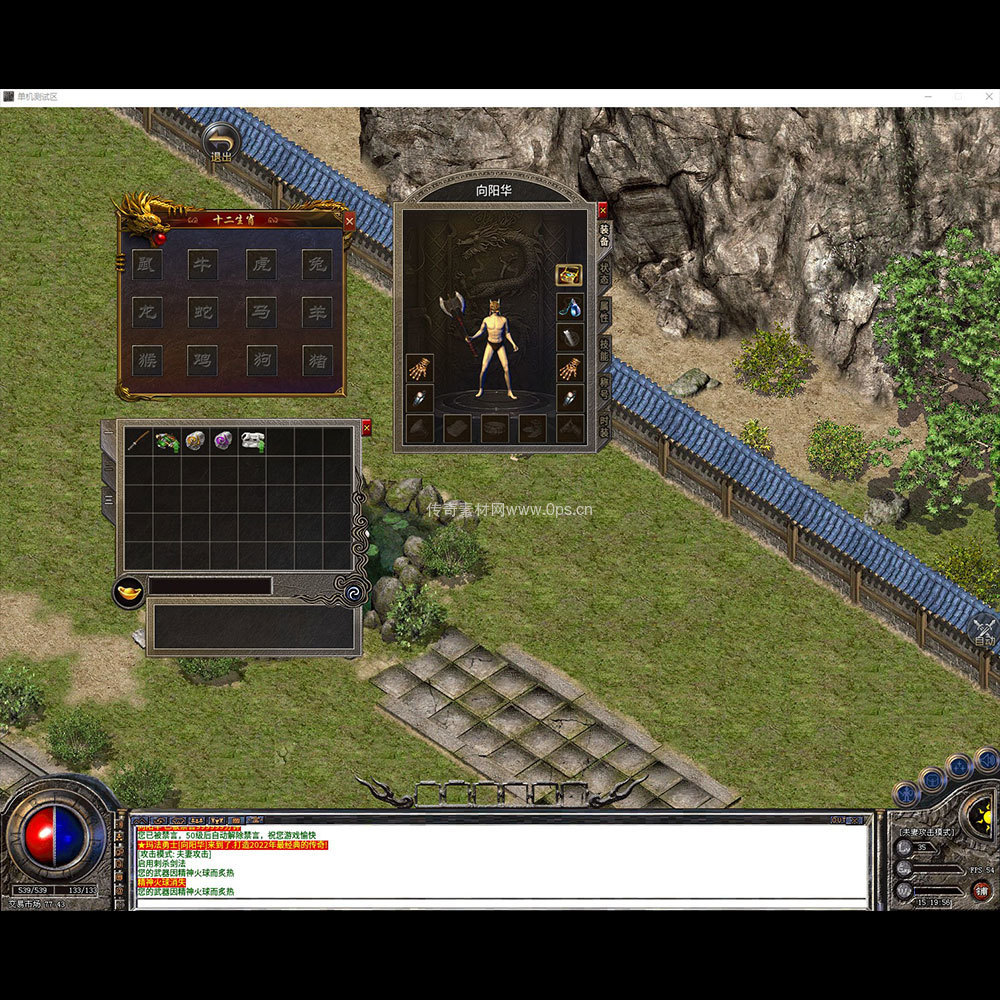Select the wooden sword in the bag
Screen dimensions: 1000x1000
(x=138, y=440)
